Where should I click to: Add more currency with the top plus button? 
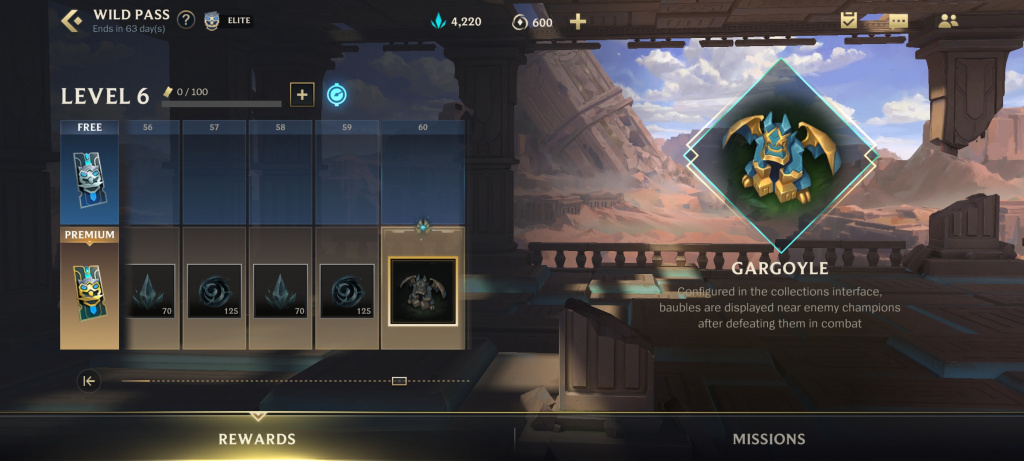point(577,22)
